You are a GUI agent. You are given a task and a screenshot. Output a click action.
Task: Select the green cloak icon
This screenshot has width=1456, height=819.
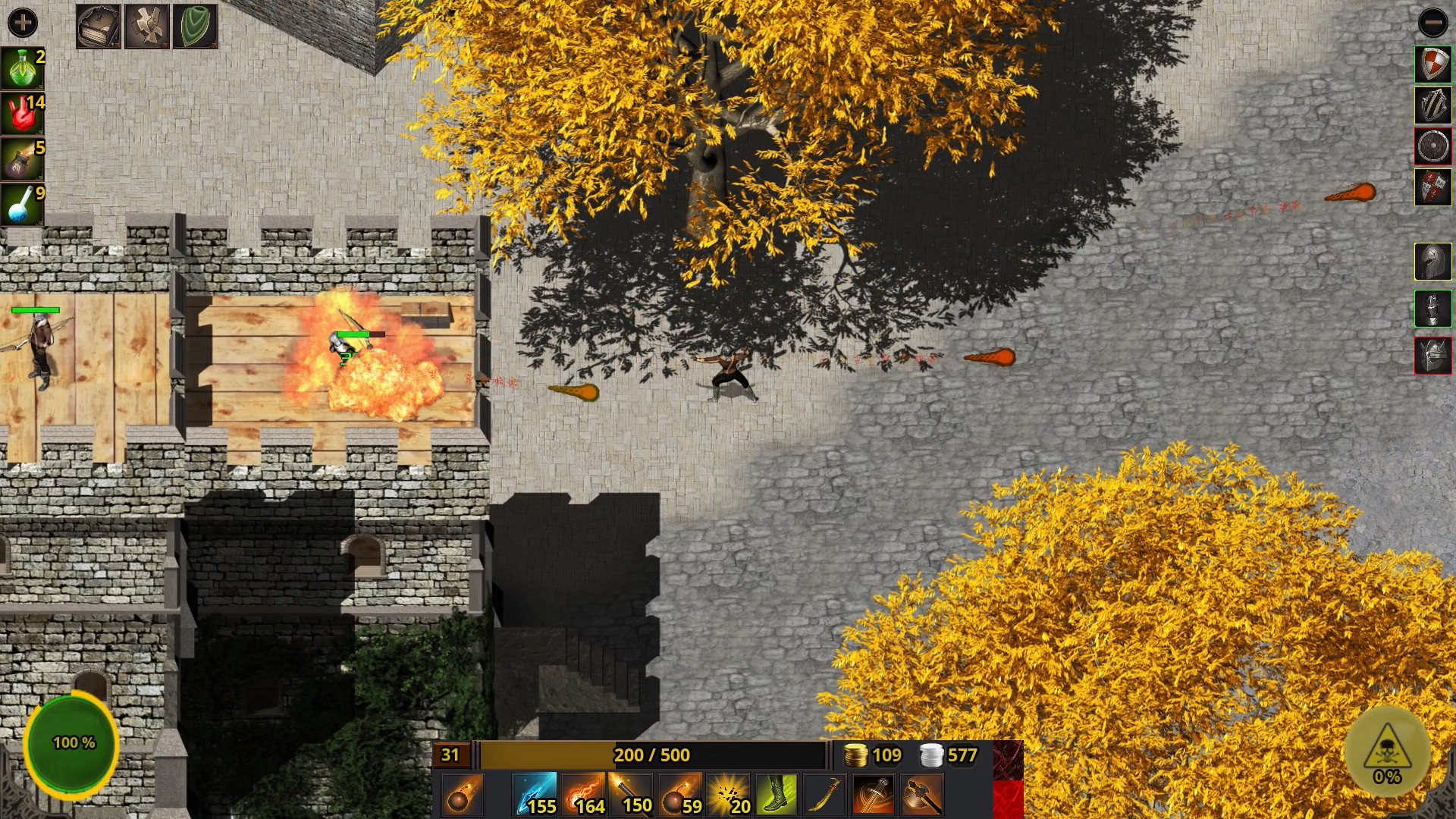(195, 27)
